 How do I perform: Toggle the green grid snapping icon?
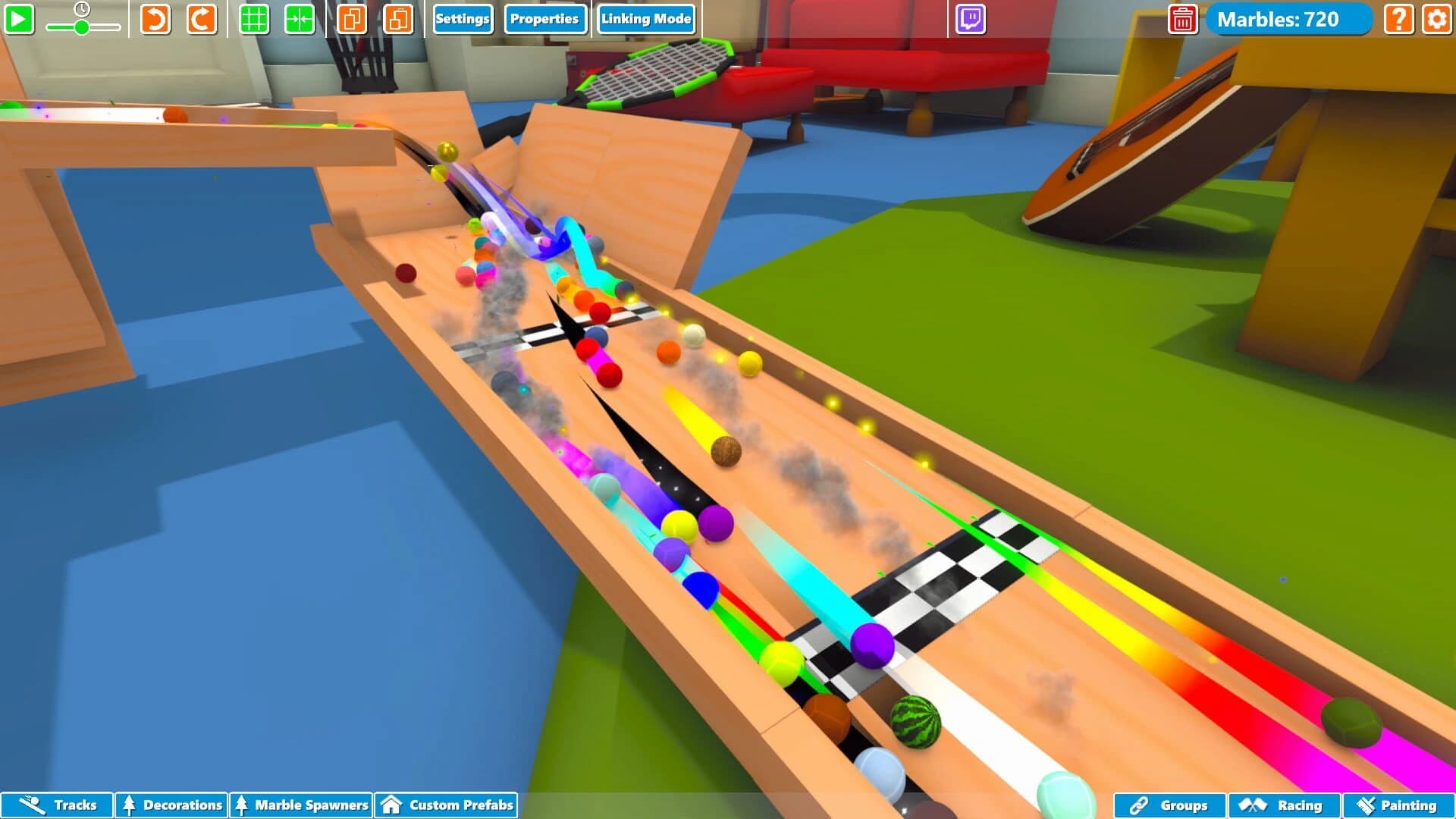pos(255,20)
